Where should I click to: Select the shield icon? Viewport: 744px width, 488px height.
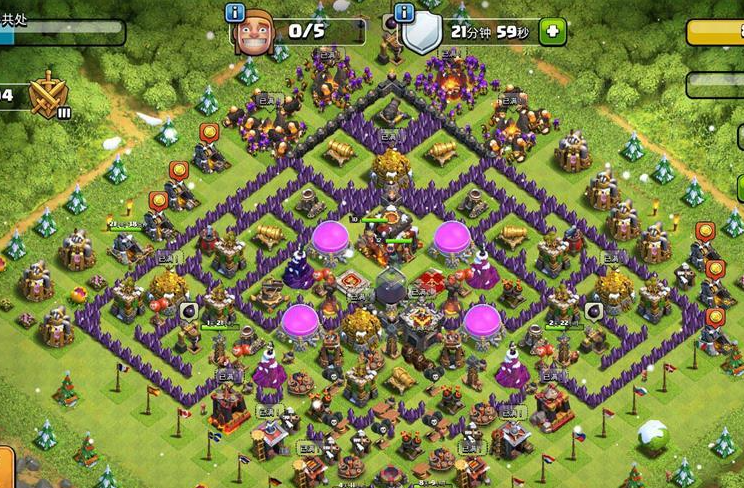tap(421, 35)
